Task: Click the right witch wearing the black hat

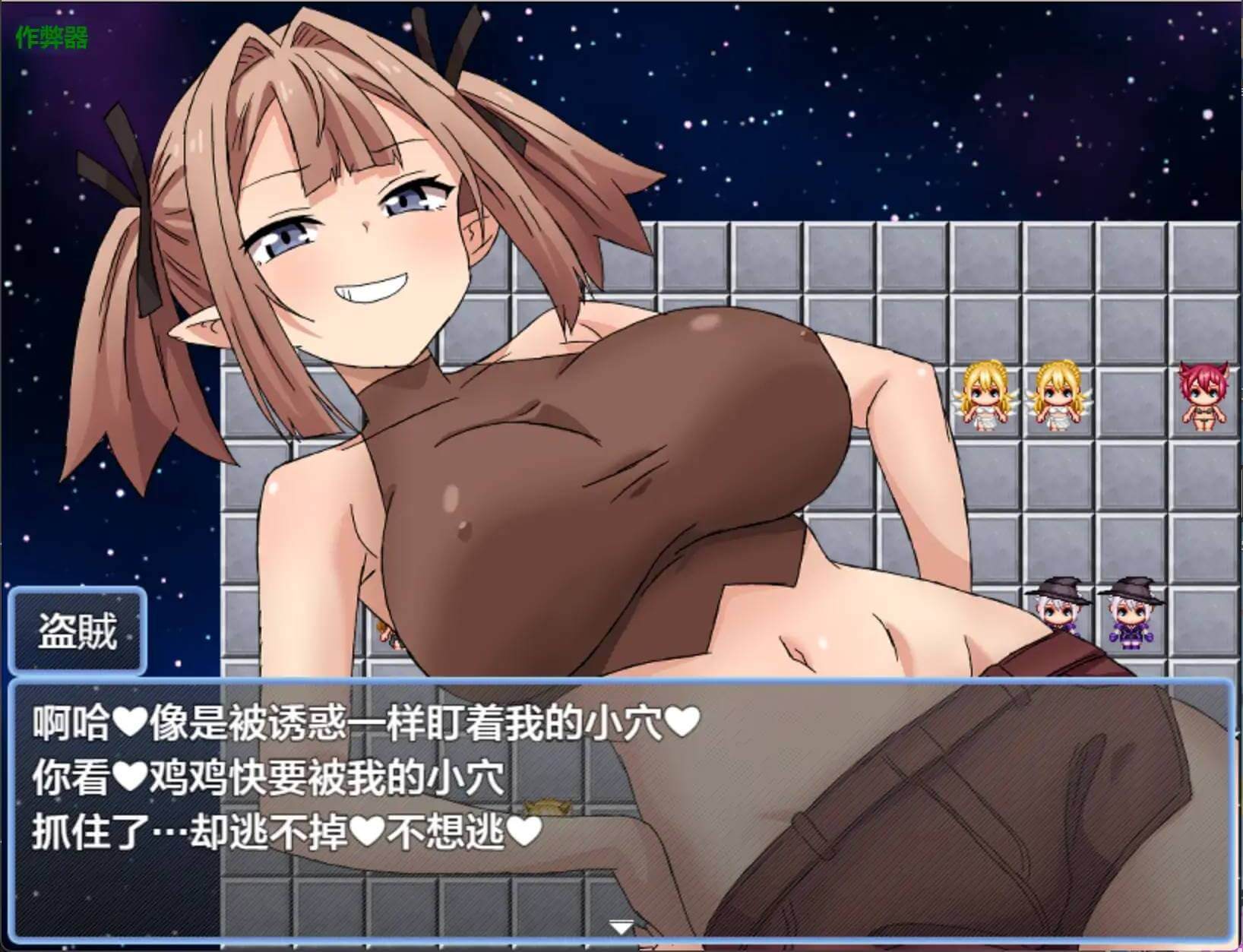Action: pyautogui.click(x=1130, y=615)
